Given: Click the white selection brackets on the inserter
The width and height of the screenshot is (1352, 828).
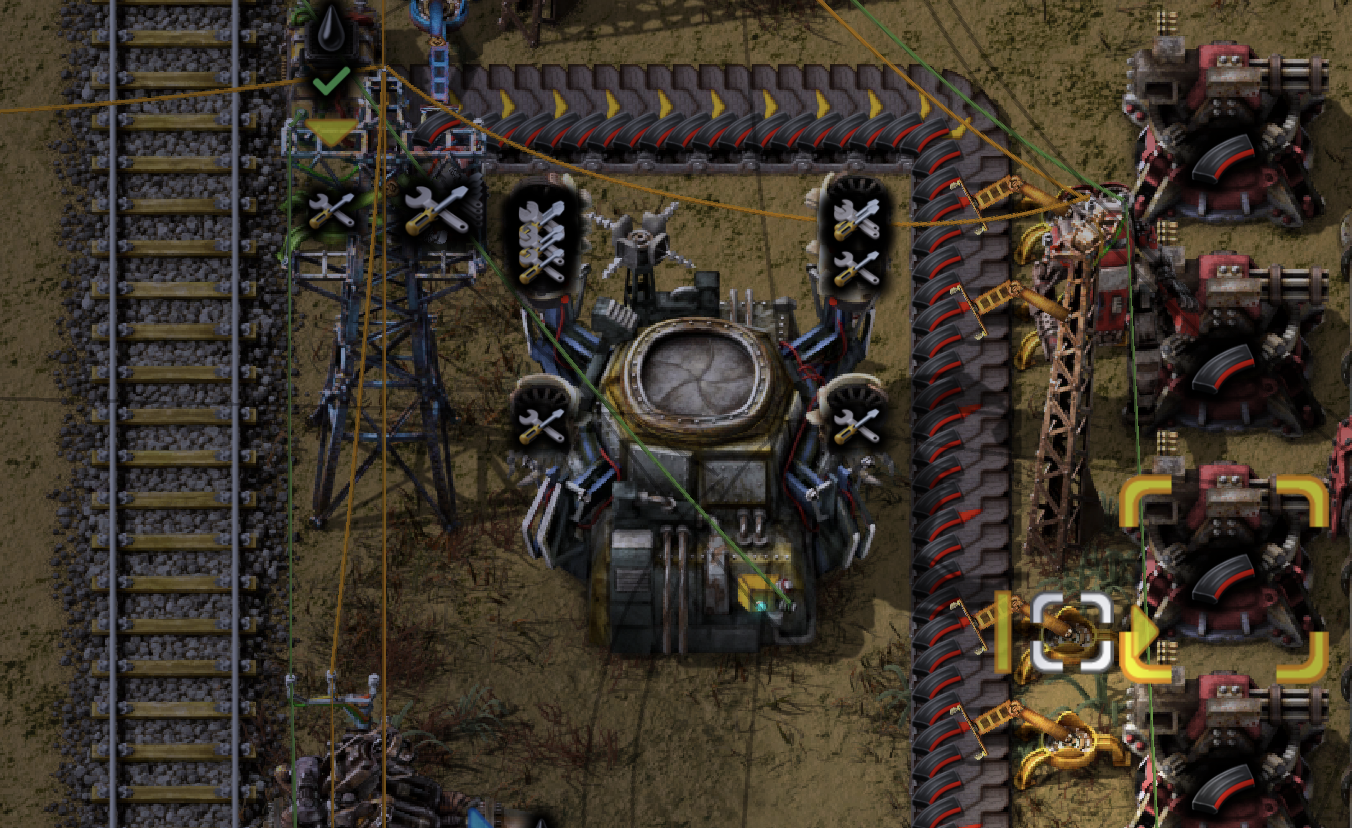Looking at the screenshot, I should (x=1072, y=635).
